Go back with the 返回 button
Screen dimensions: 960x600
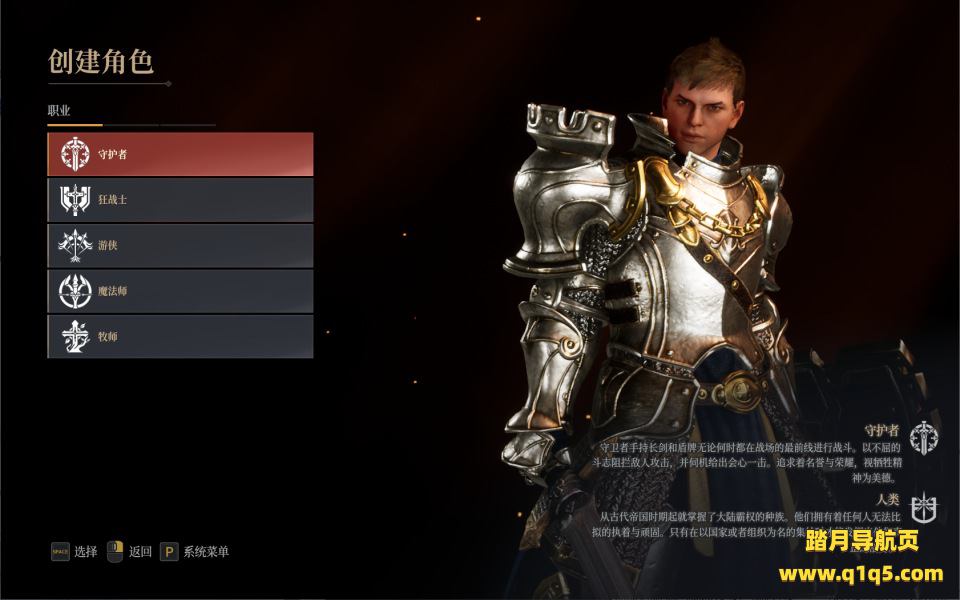pos(130,551)
